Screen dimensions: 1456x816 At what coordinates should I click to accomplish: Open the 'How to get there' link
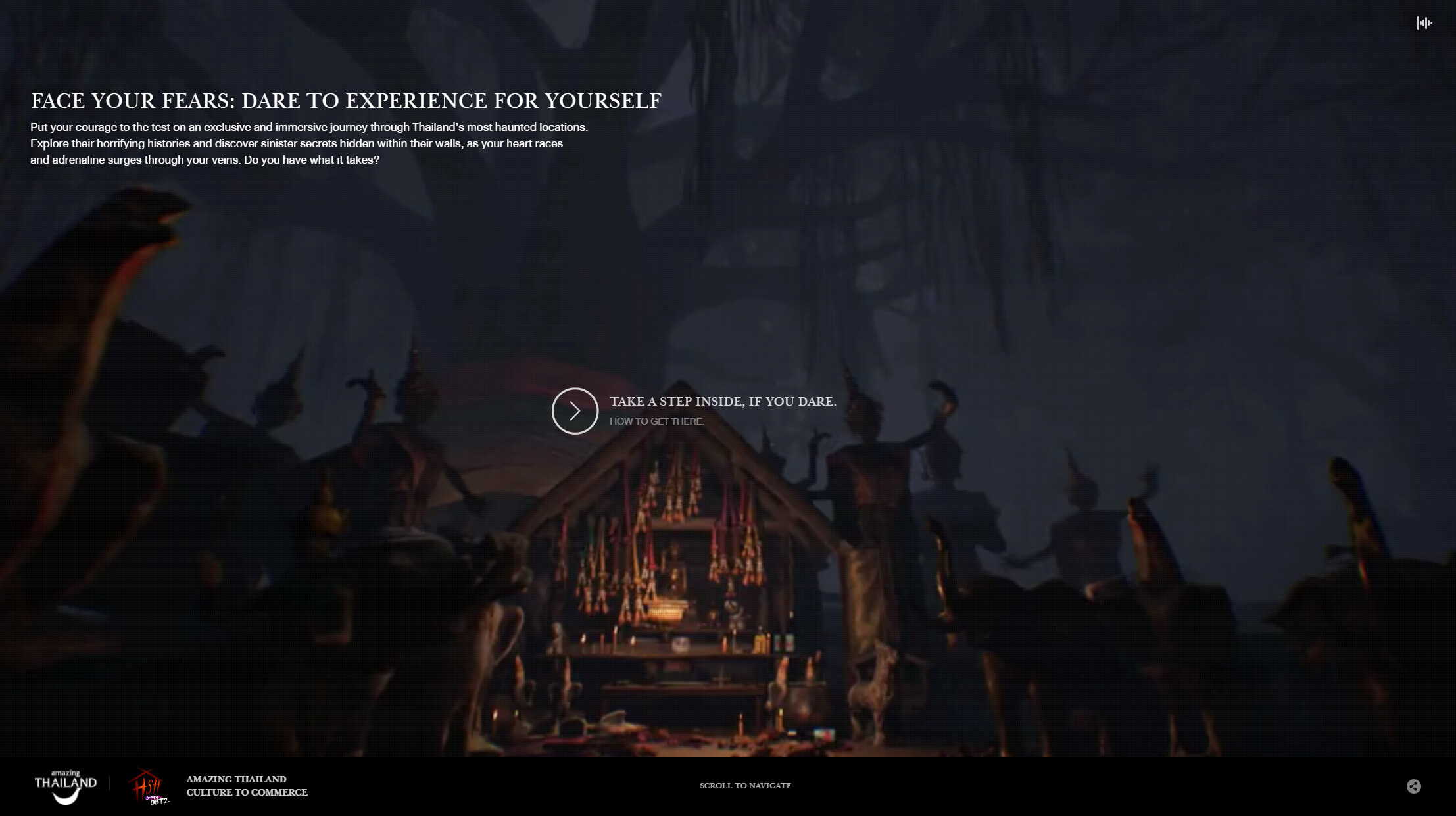point(656,421)
